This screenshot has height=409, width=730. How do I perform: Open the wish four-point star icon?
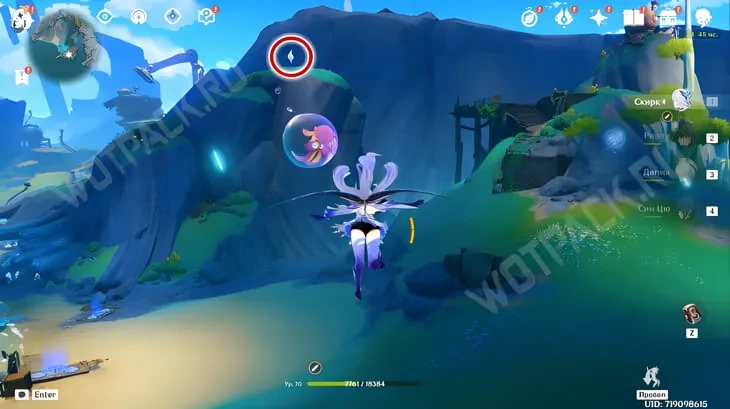(x=599, y=17)
